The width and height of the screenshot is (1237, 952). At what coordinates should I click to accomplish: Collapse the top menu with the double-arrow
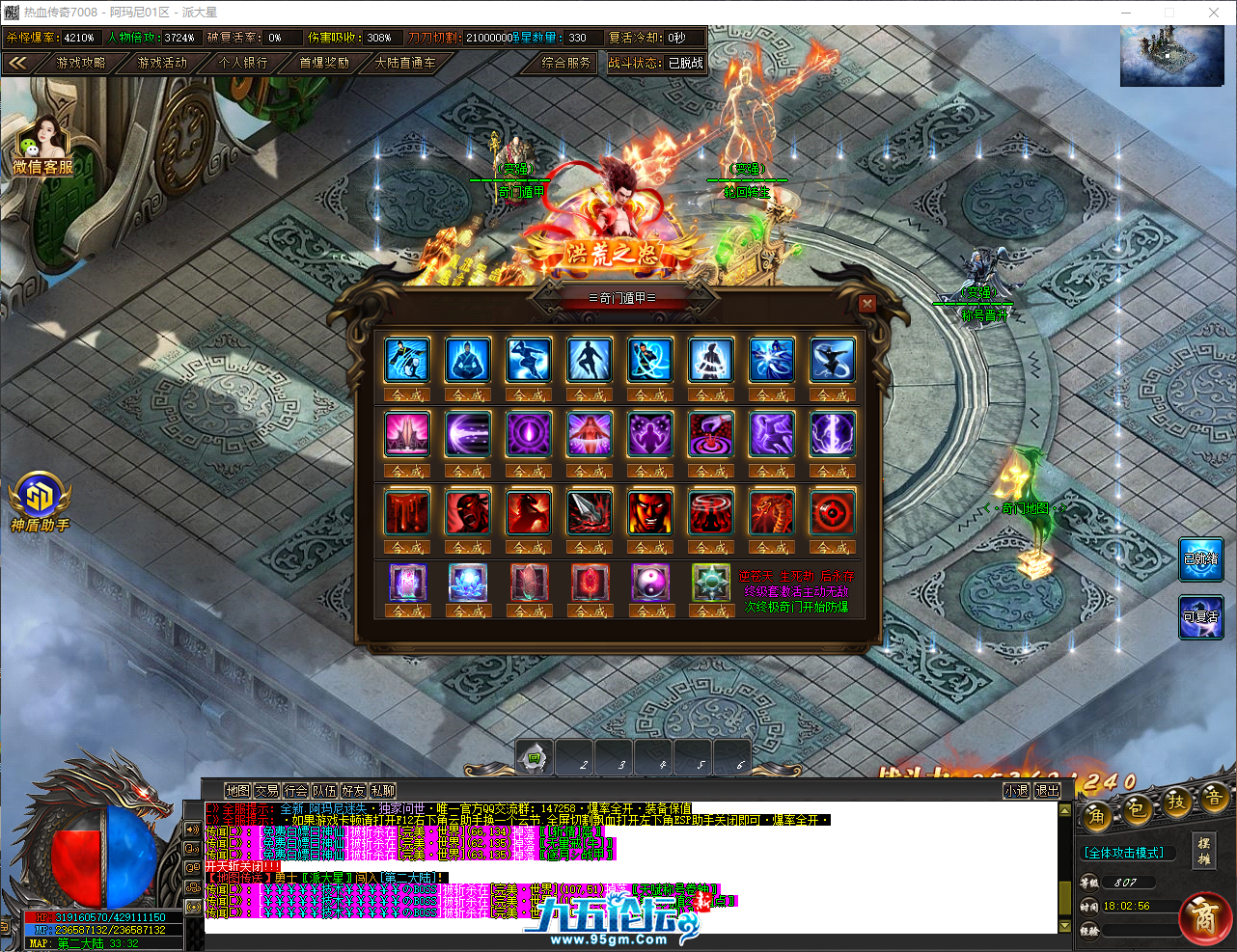pyautogui.click(x=19, y=64)
